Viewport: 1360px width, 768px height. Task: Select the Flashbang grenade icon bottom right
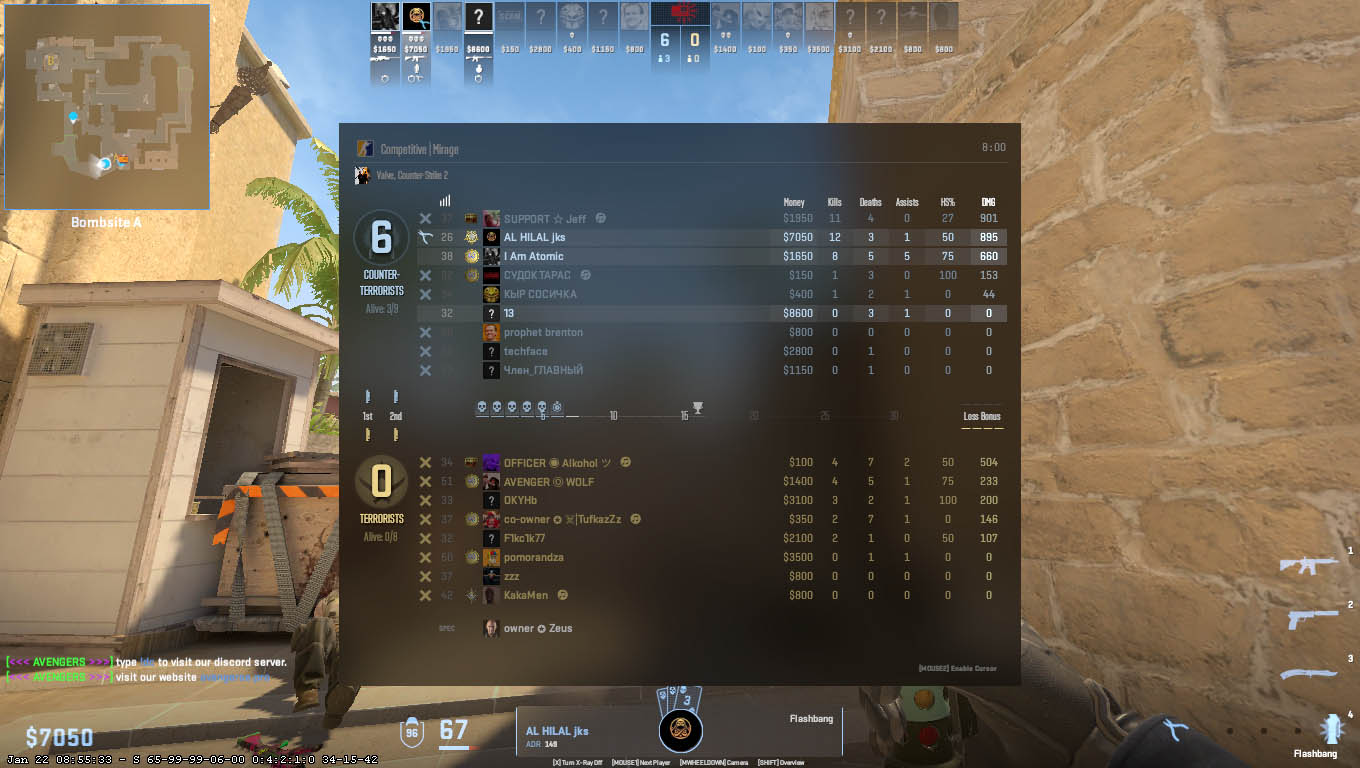pos(1334,729)
